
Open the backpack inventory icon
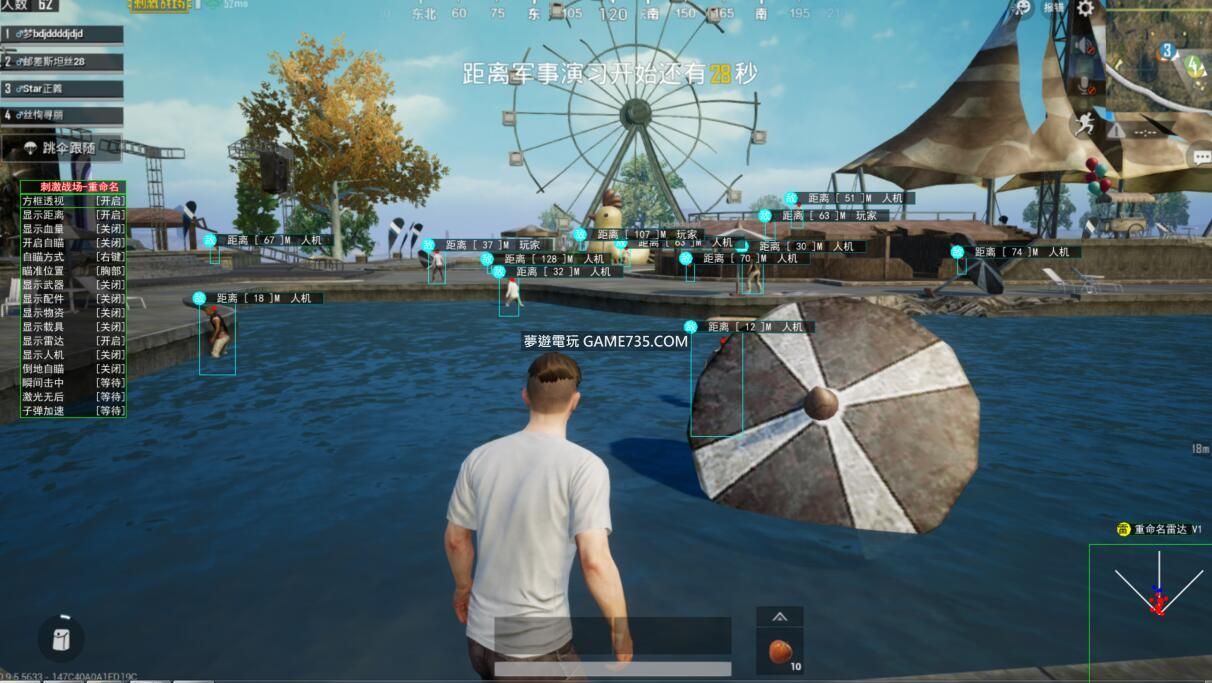click(x=61, y=637)
